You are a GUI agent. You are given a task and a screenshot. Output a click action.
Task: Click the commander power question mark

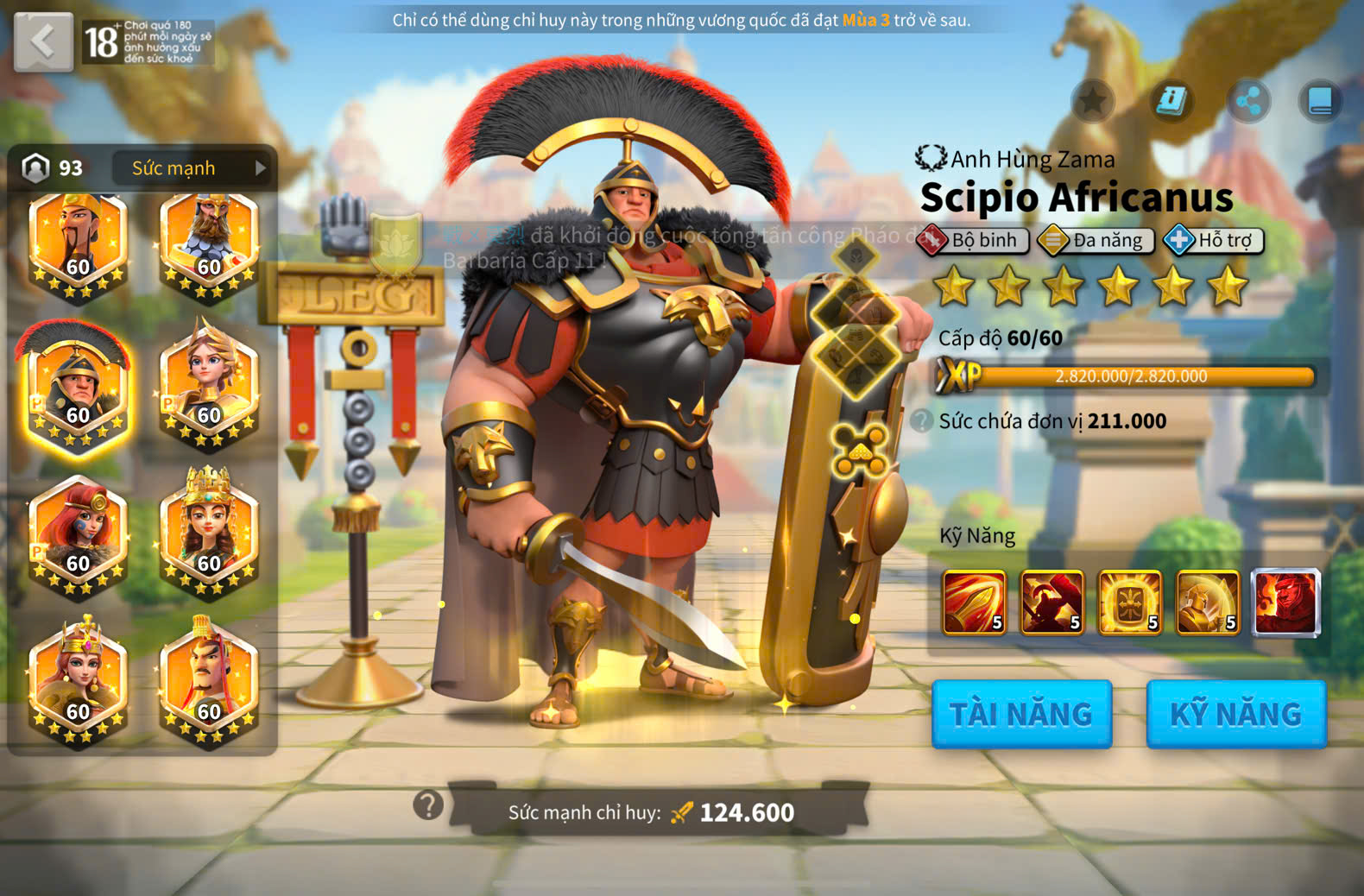tap(428, 805)
